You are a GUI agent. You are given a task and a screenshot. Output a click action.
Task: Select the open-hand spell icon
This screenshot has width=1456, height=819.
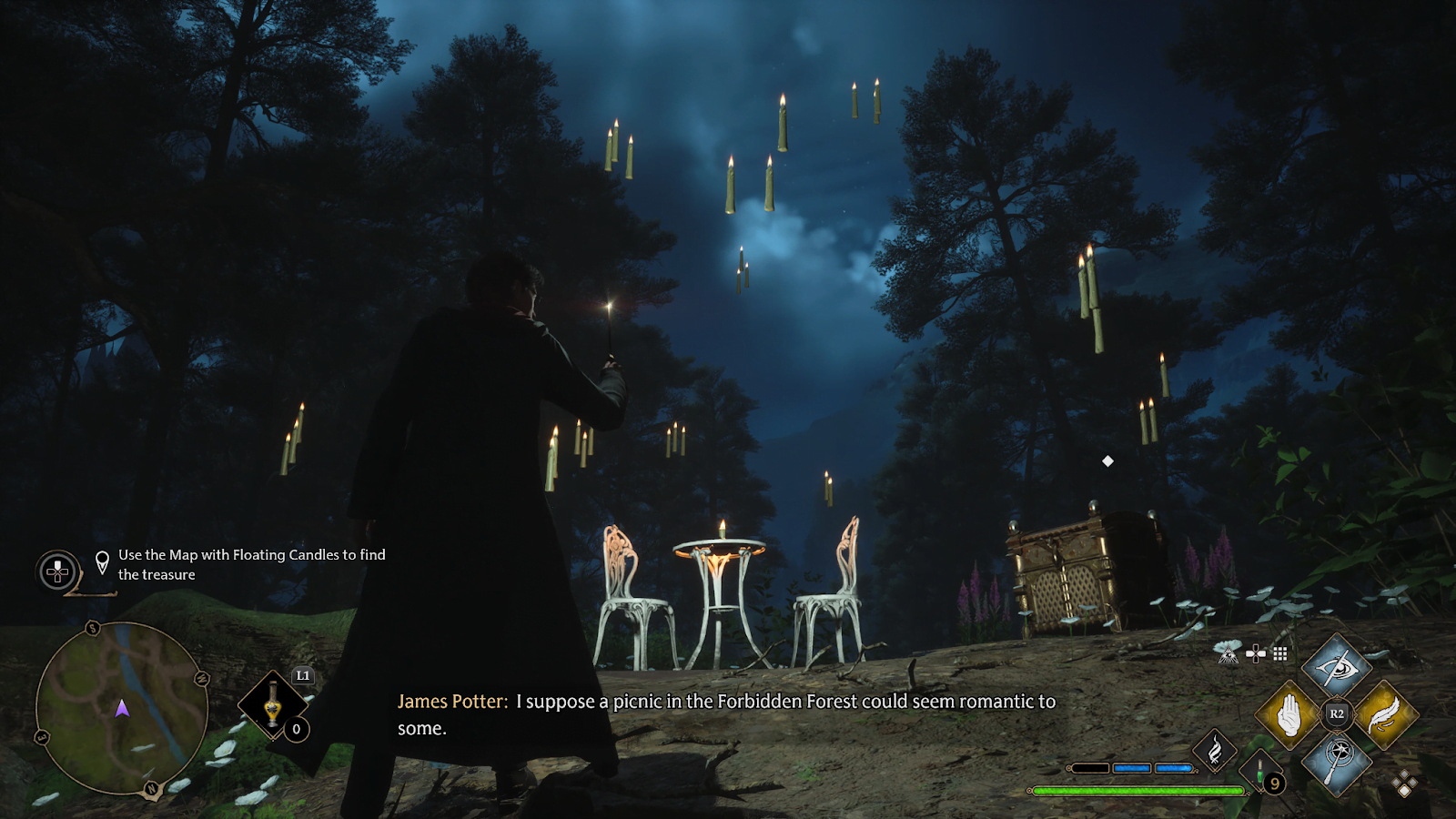pos(1289,715)
